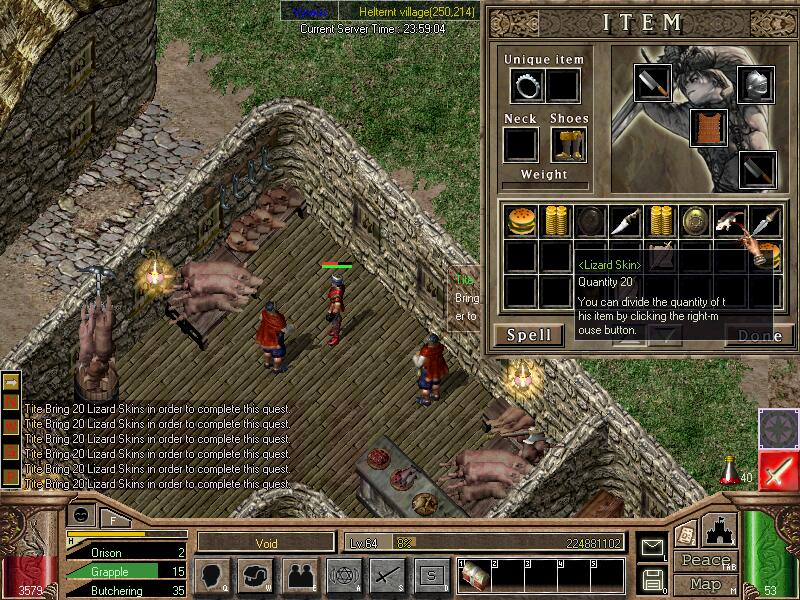Screen dimensions: 800x600
Task: Select the equipped ring in Unique item
Action: (528, 87)
